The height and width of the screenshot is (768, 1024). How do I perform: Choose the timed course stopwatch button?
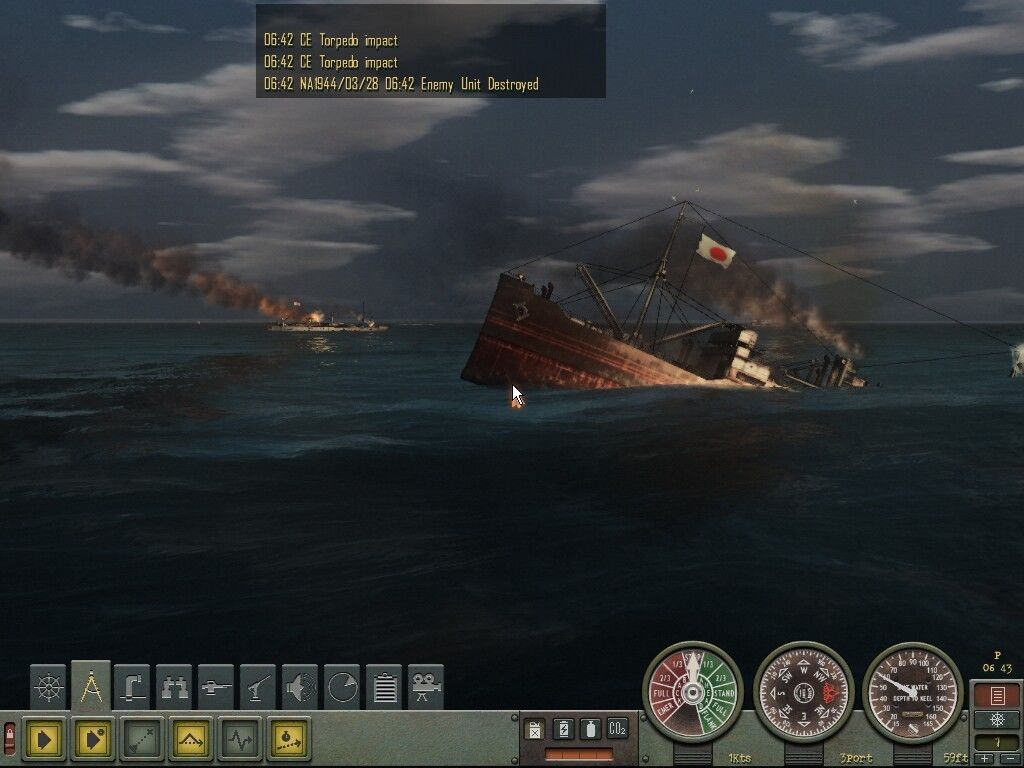(x=289, y=740)
